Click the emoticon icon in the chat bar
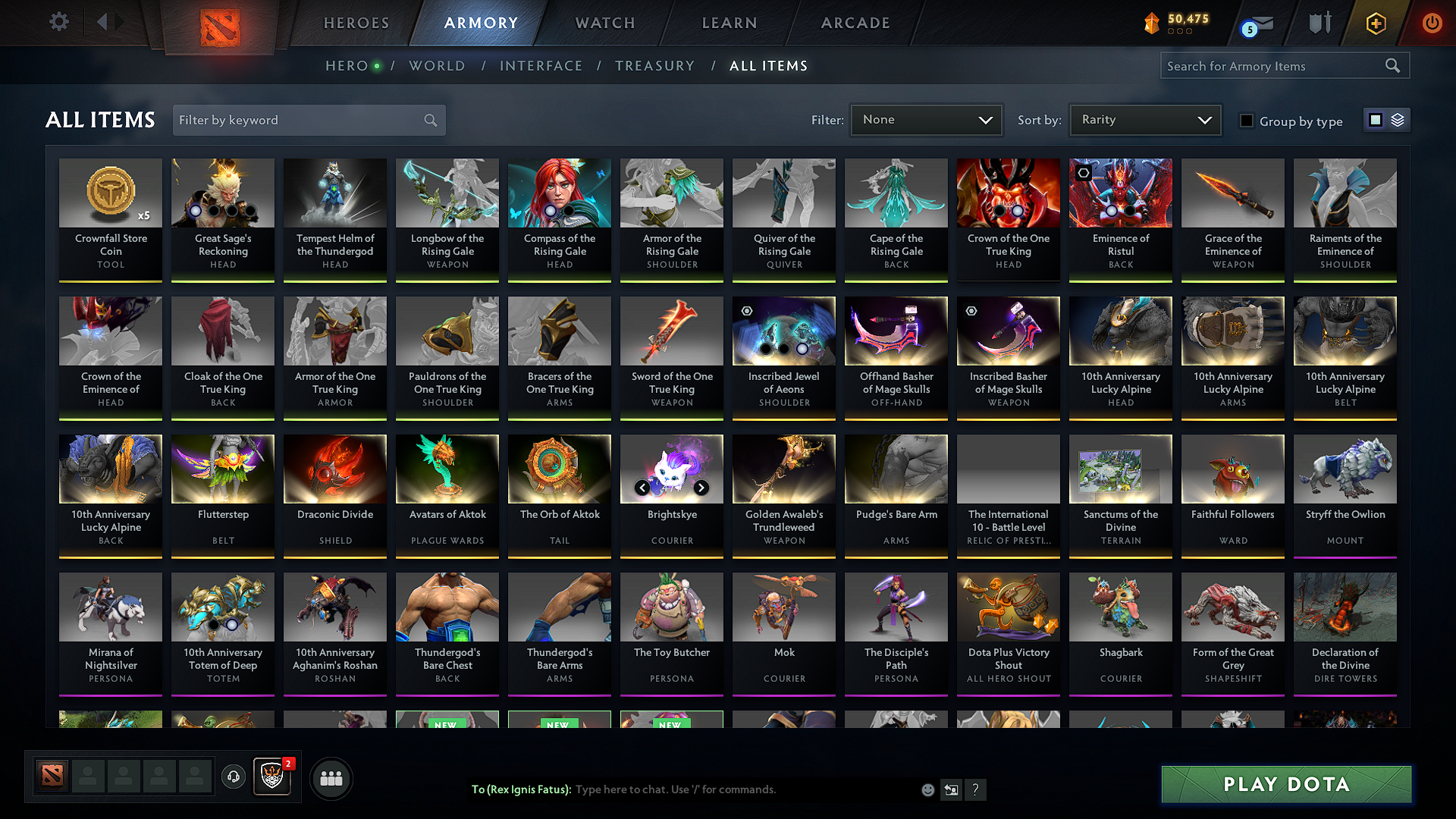Viewport: 1456px width, 819px height. pyautogui.click(x=927, y=789)
